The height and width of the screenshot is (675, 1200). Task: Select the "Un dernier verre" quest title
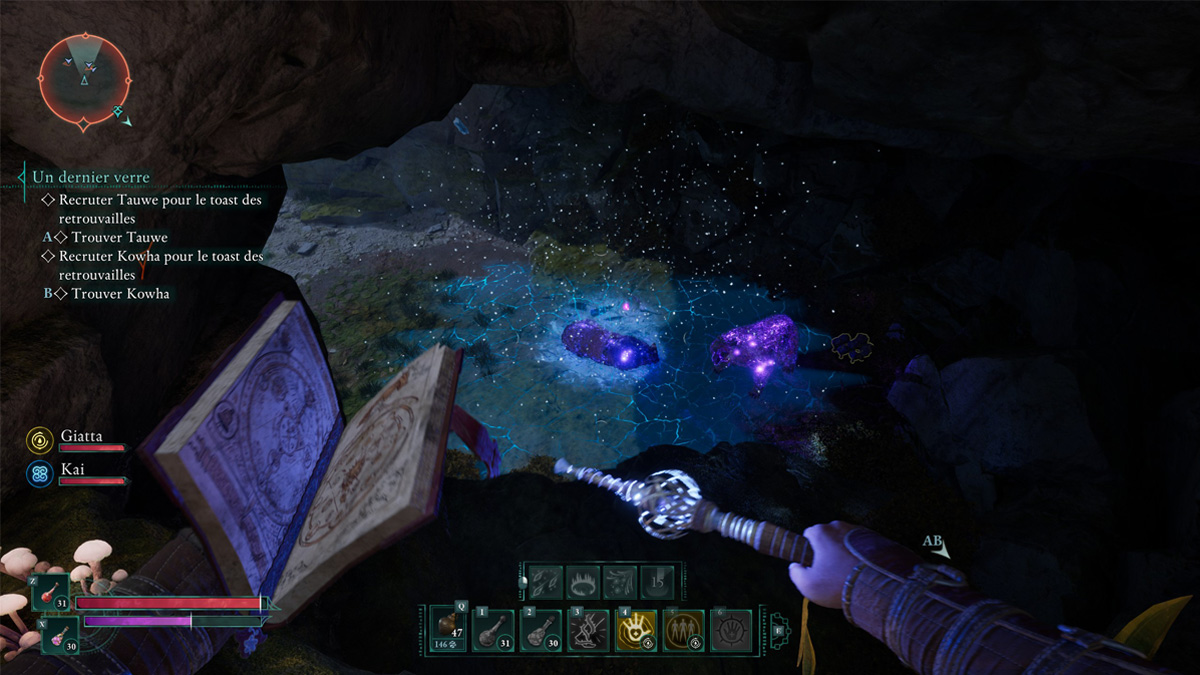tap(90, 177)
